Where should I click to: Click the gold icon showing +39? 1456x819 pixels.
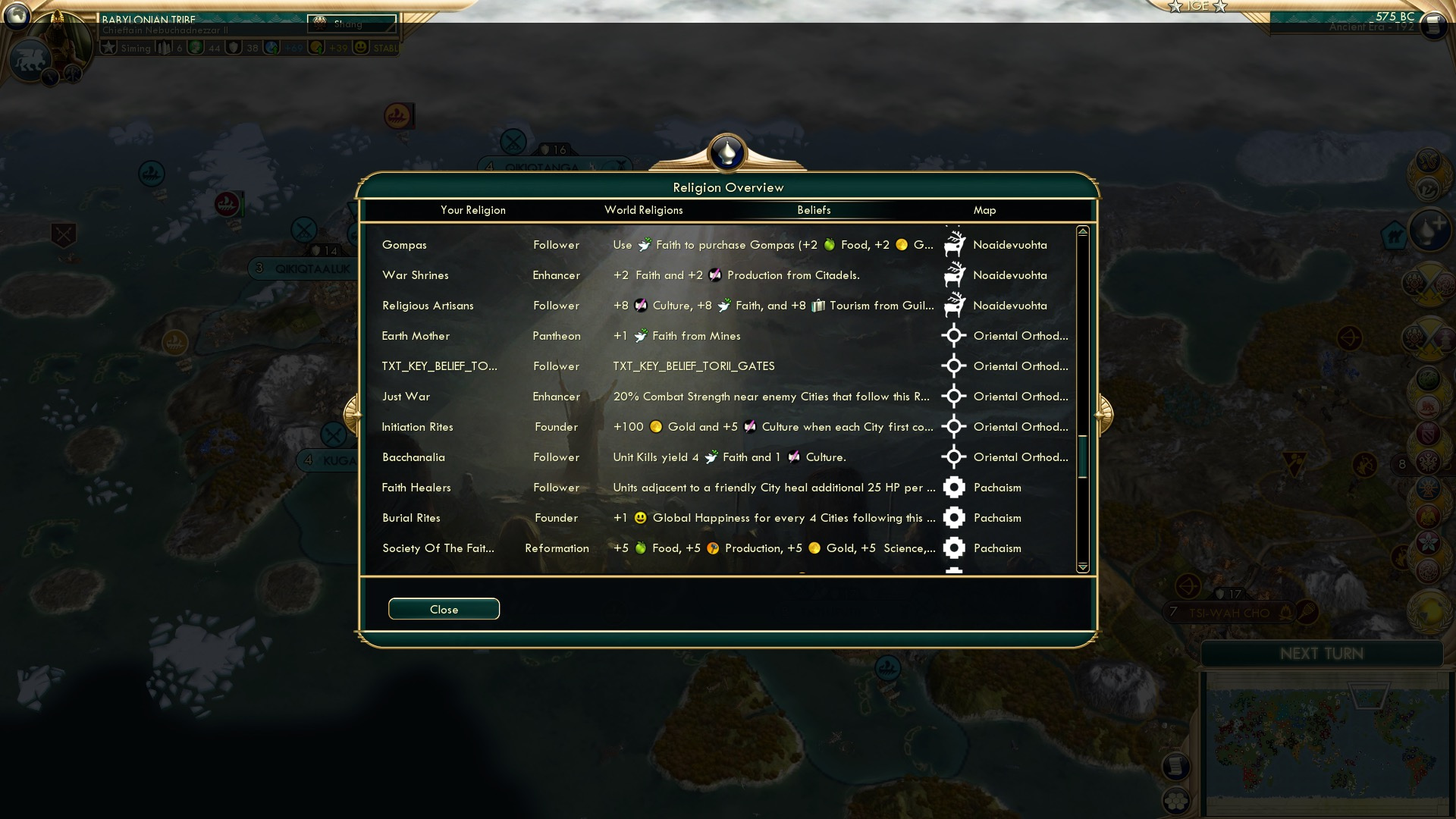pos(316,47)
